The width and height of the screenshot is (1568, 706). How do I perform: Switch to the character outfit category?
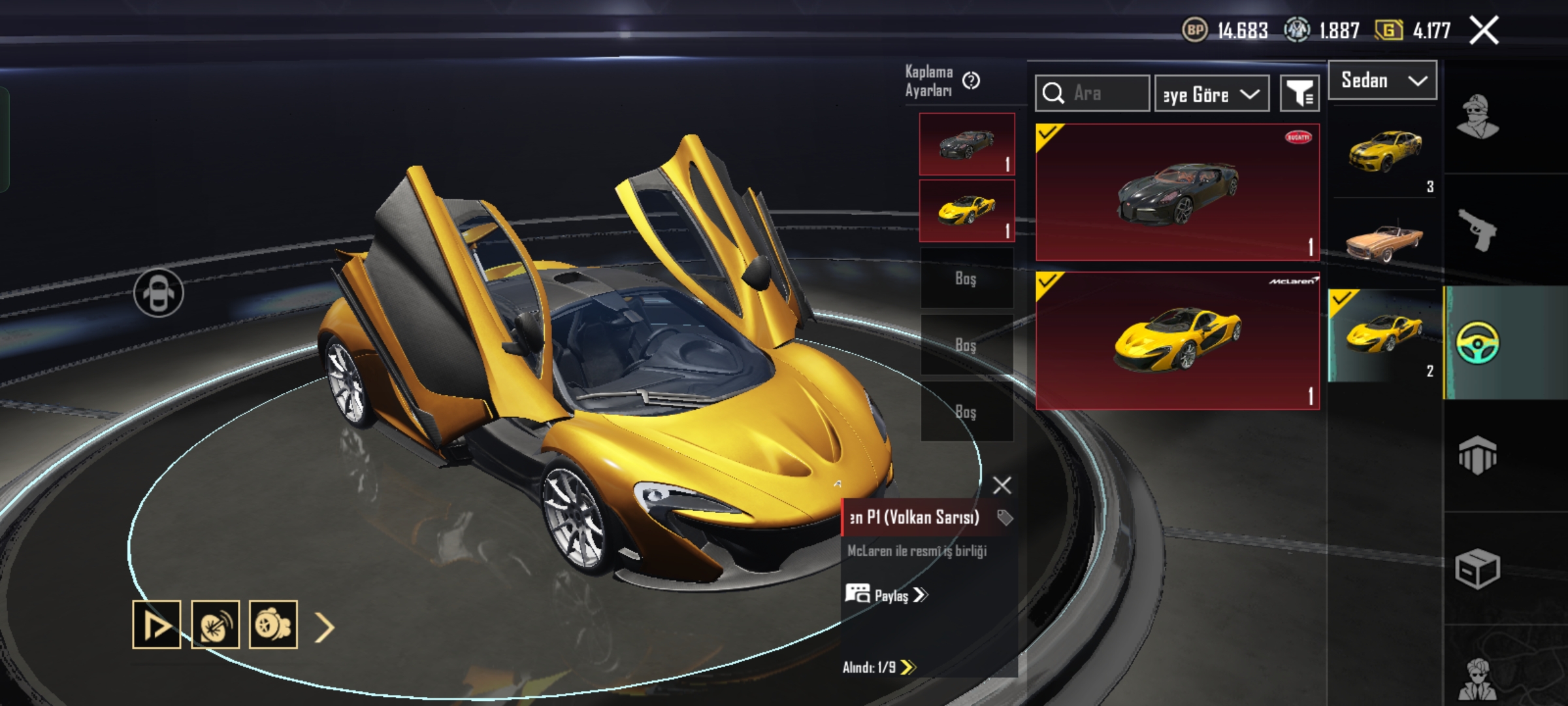pos(1478,118)
